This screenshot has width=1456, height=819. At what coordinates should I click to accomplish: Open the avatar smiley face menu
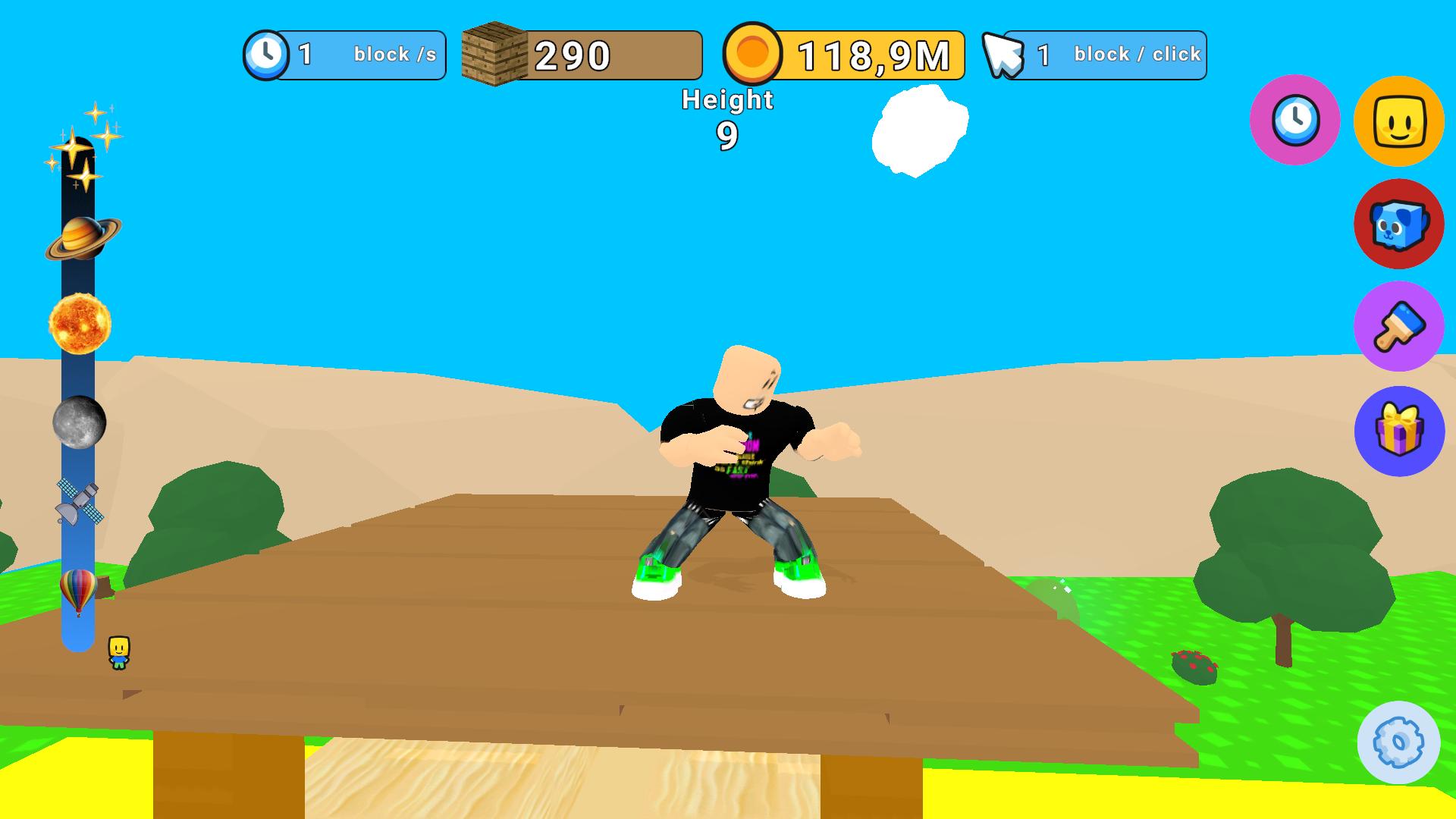coord(1398,121)
